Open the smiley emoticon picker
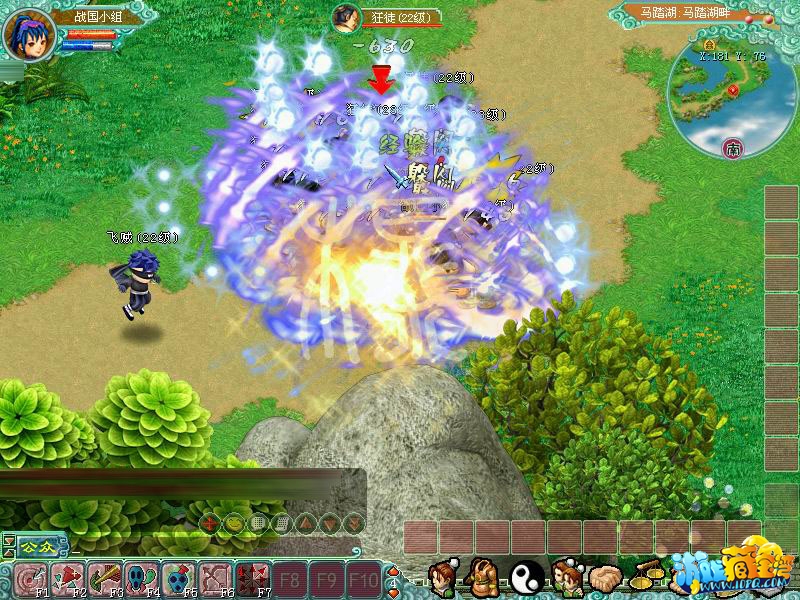Image resolution: width=800 pixels, height=600 pixels. pos(232,522)
